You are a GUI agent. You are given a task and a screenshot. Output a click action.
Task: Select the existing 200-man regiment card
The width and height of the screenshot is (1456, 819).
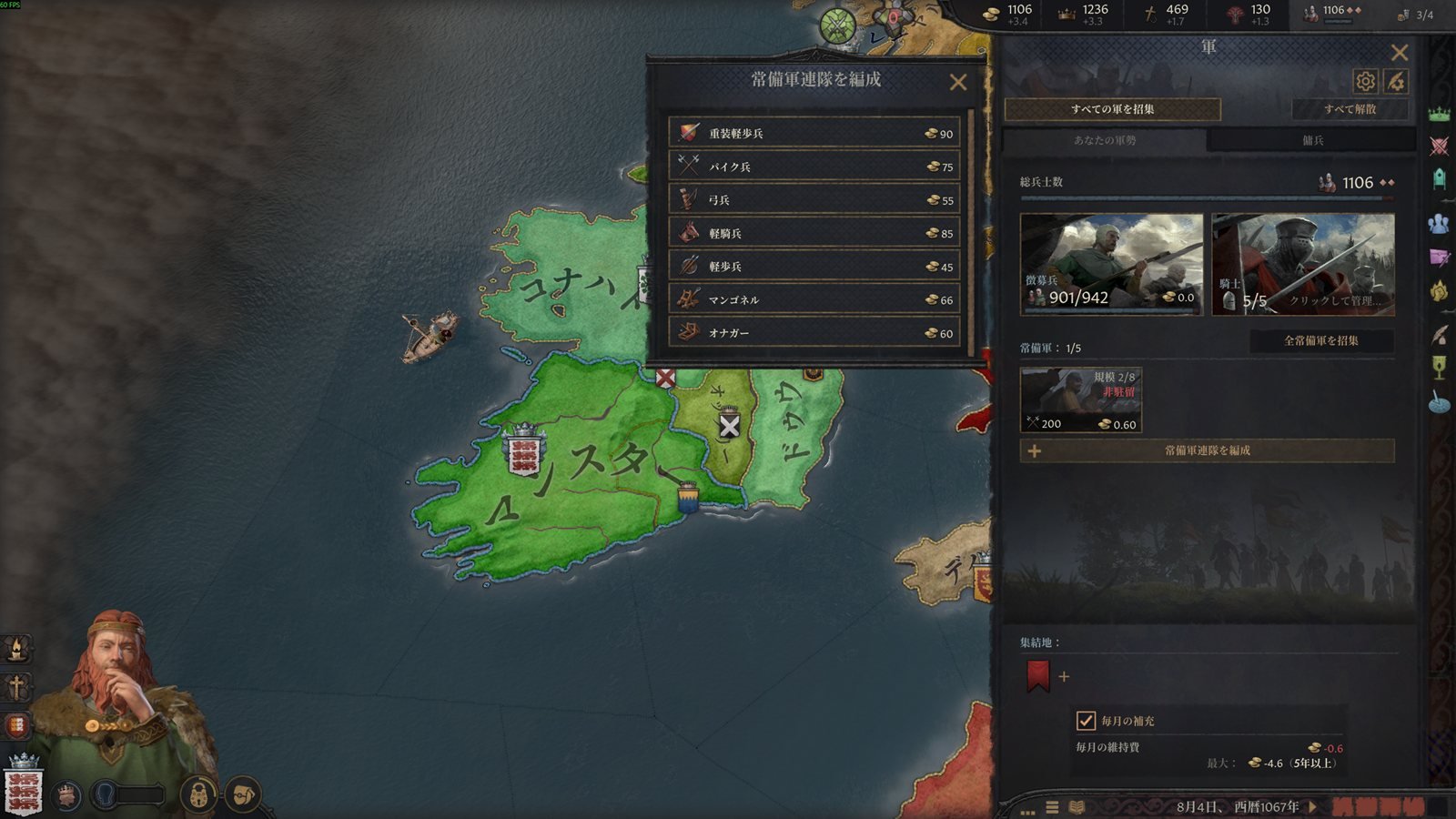(1081, 399)
